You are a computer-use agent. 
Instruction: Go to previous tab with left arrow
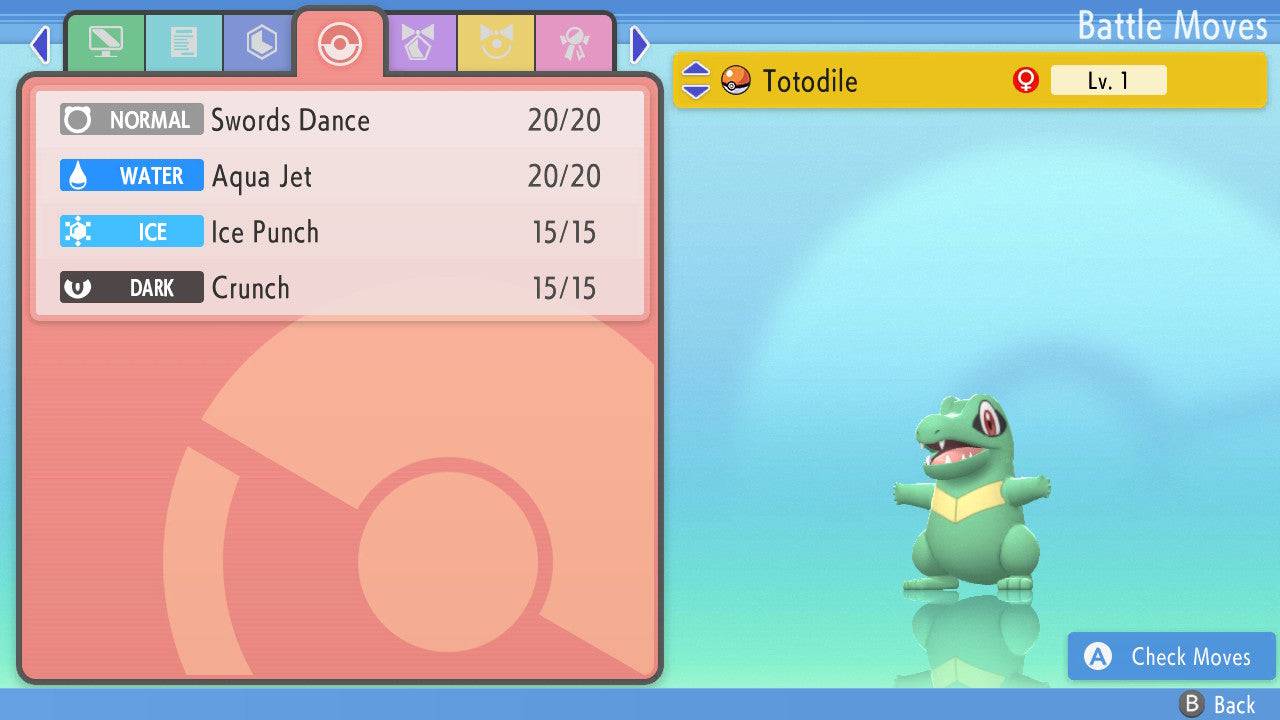[40, 44]
